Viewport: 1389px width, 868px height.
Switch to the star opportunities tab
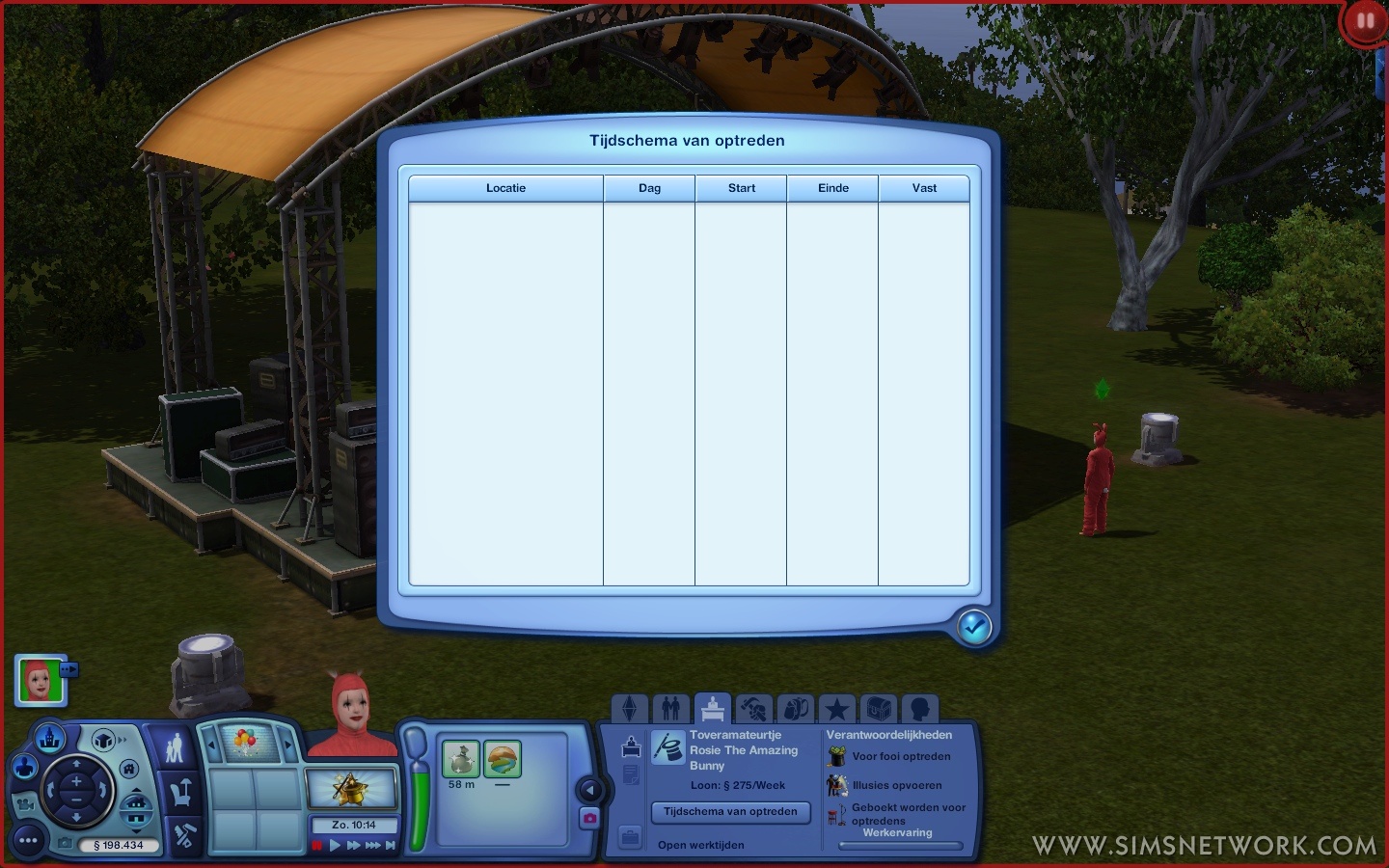(x=836, y=710)
